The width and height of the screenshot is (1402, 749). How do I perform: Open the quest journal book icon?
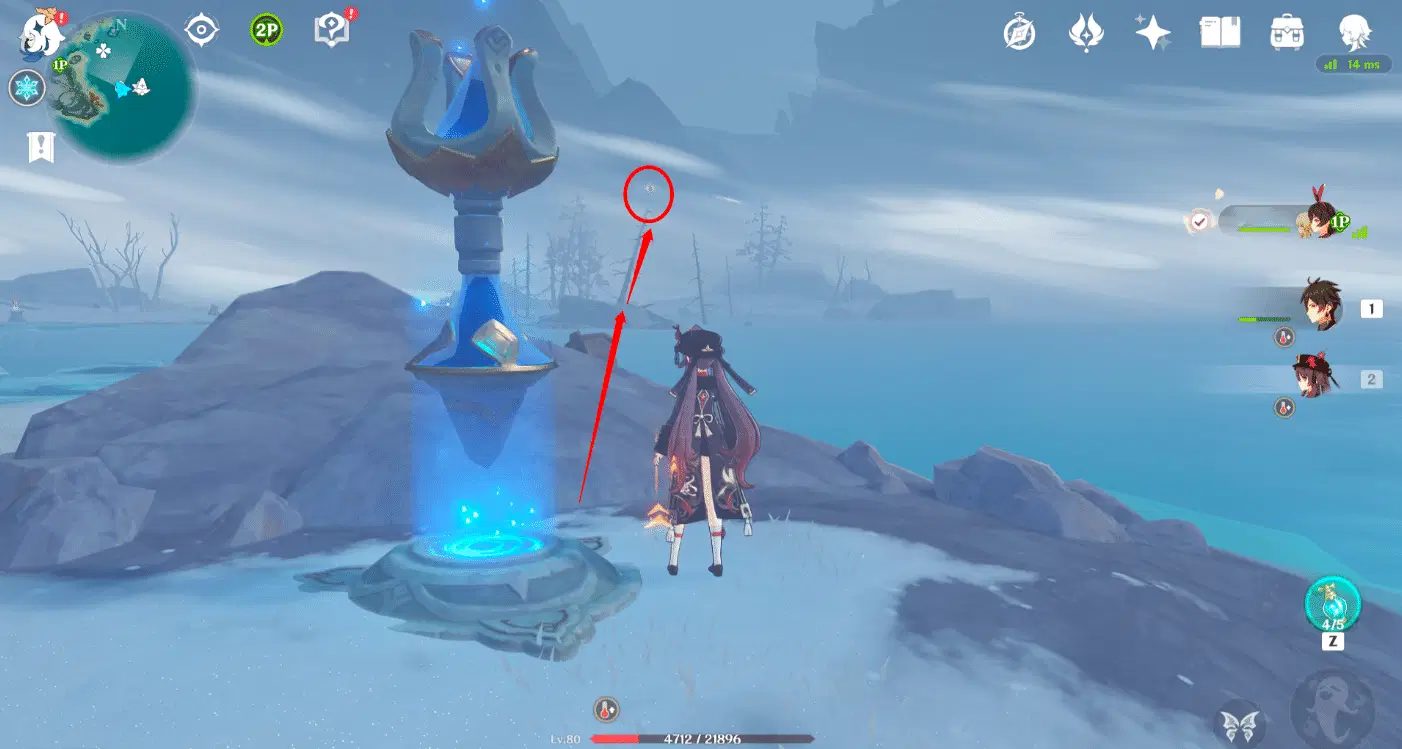click(x=1221, y=32)
